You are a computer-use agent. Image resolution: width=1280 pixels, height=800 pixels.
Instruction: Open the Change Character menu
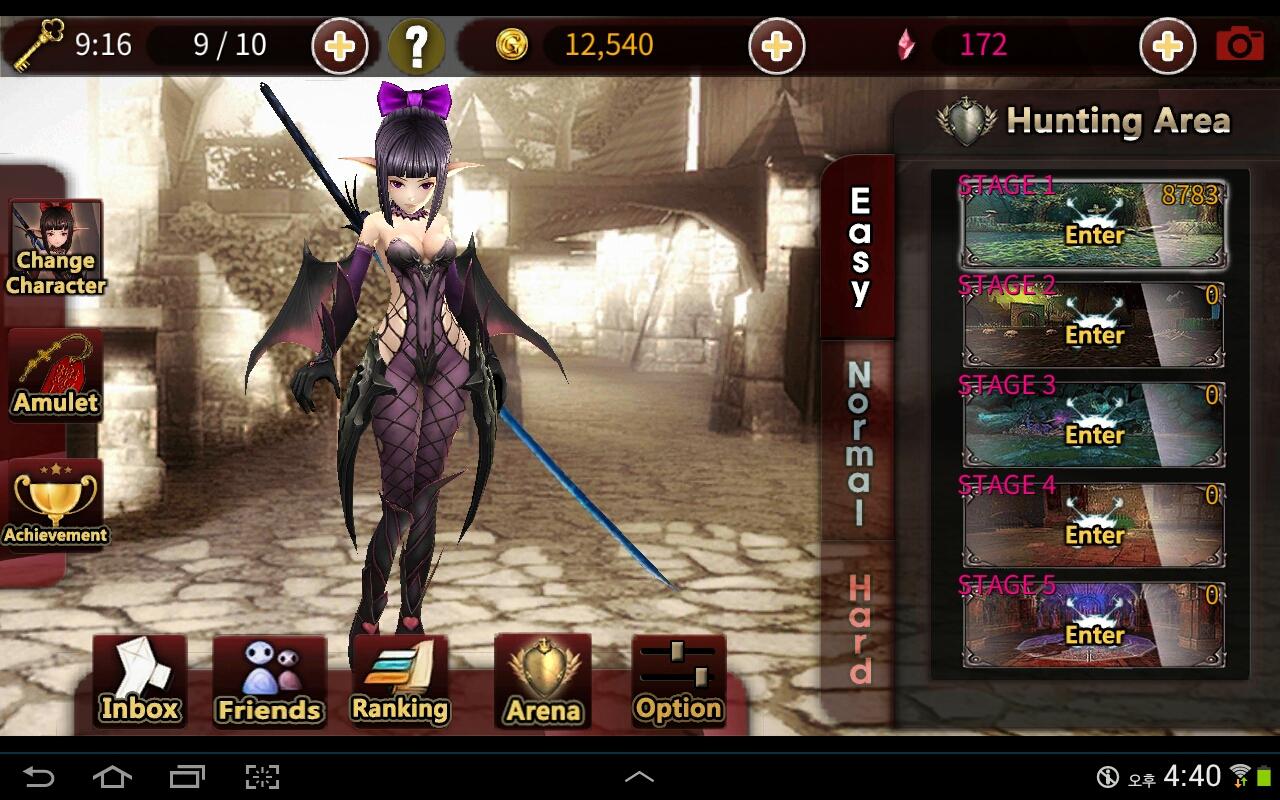point(56,250)
